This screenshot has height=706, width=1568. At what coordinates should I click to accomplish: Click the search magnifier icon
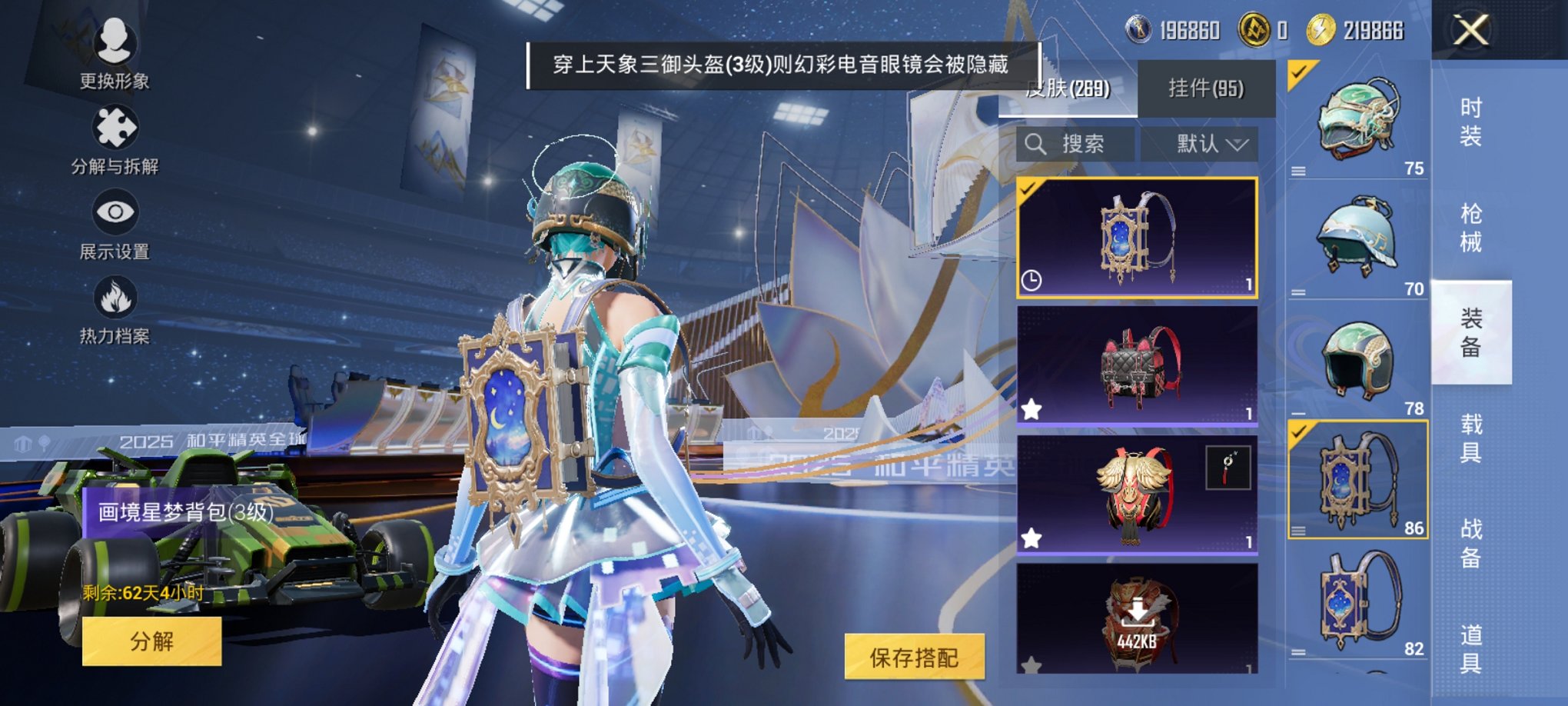click(x=1035, y=145)
